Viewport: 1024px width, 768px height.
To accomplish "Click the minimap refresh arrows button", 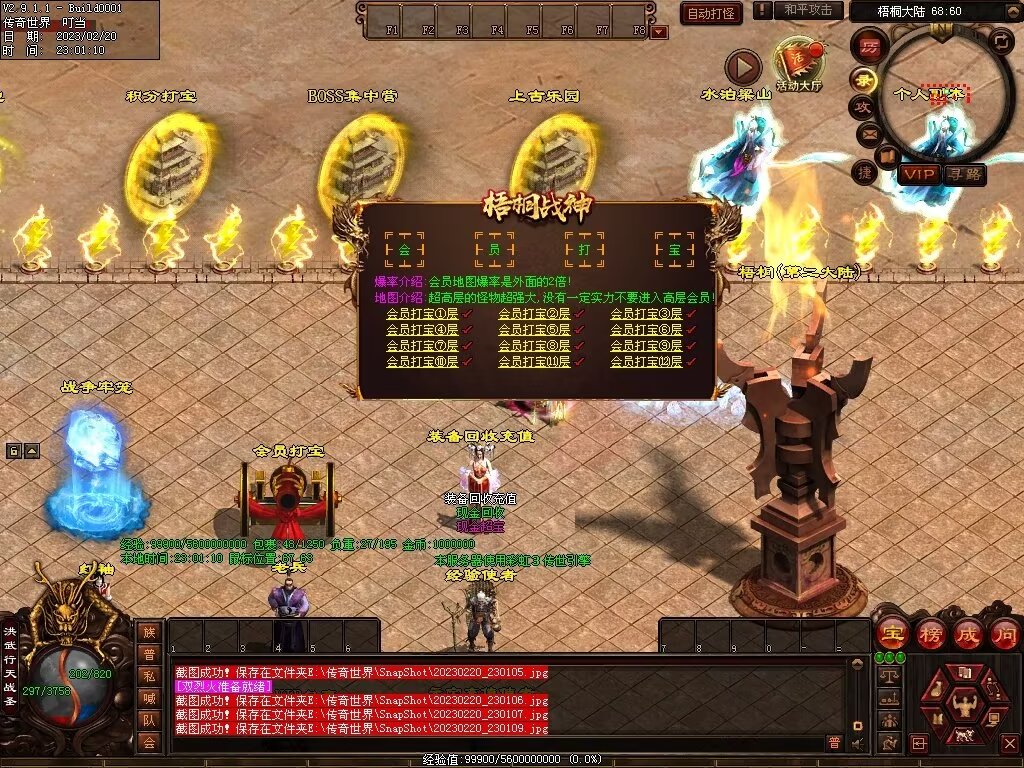I will click(1001, 41).
